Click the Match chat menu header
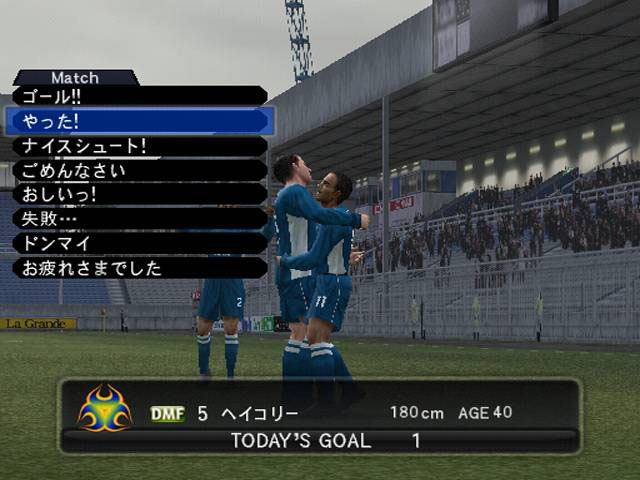Image resolution: width=640 pixels, height=480 pixels. coord(75,77)
